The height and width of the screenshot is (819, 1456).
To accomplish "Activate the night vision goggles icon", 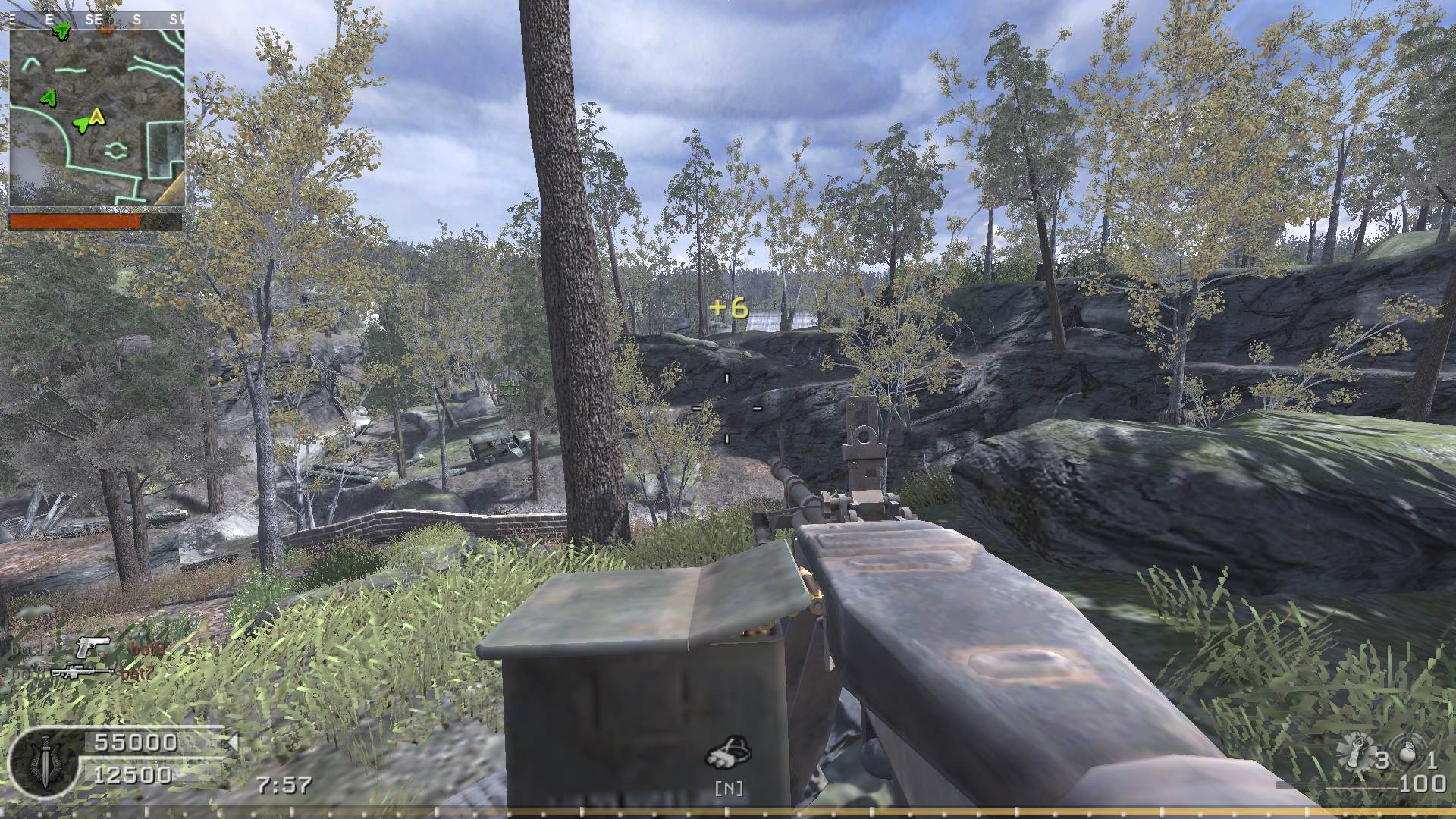I will pos(728,753).
